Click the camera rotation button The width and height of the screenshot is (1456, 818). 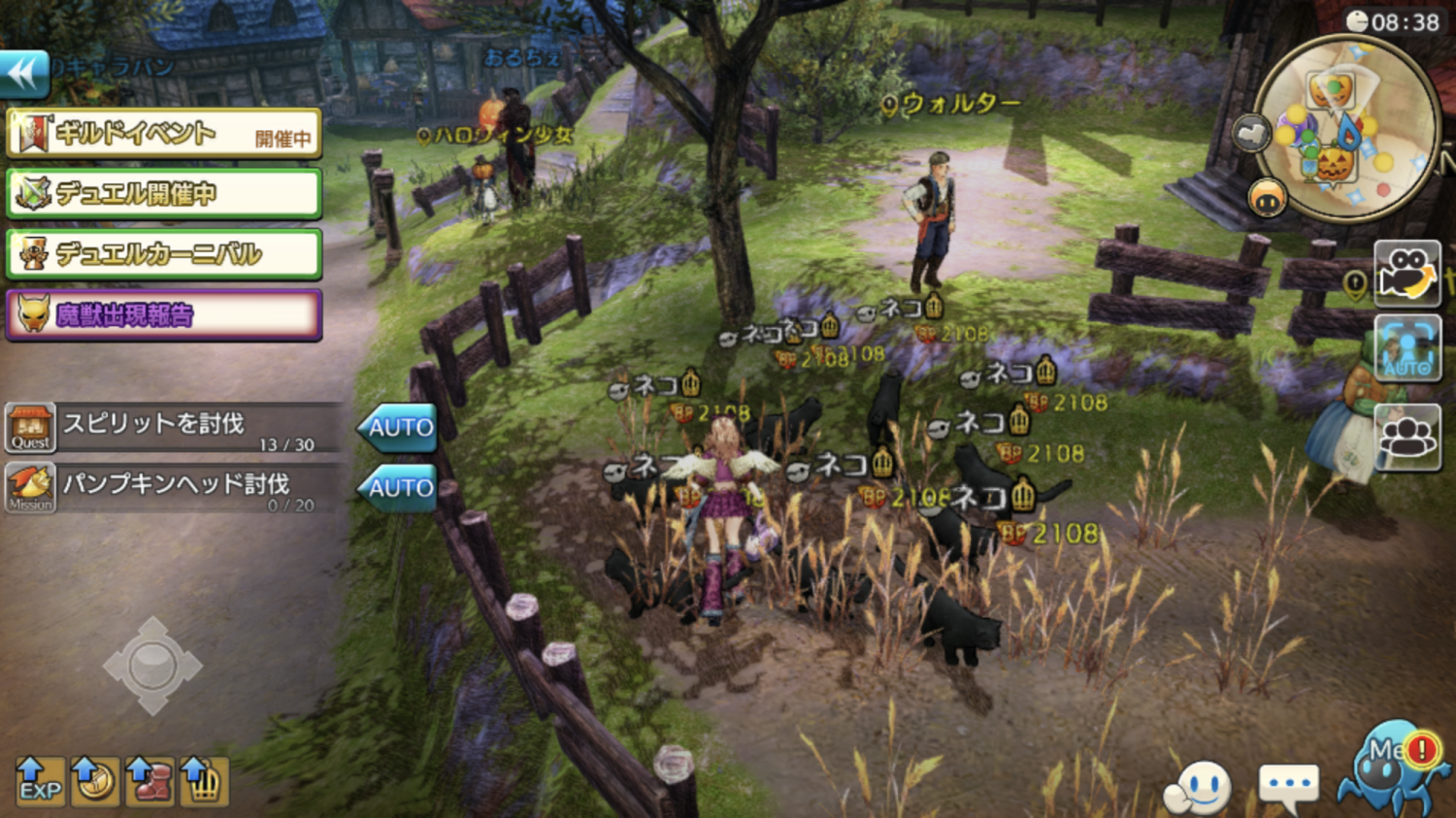[x=1407, y=273]
